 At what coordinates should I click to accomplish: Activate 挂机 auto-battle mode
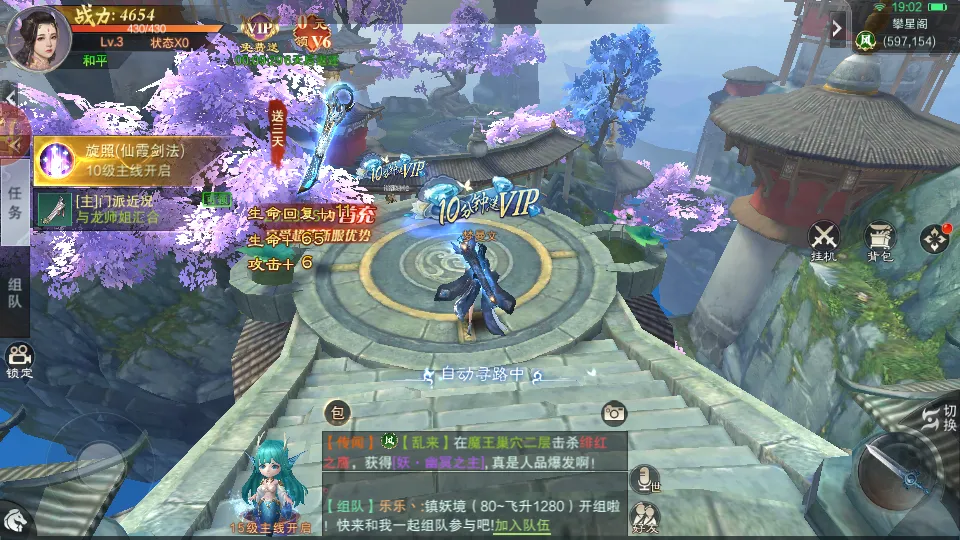click(825, 240)
